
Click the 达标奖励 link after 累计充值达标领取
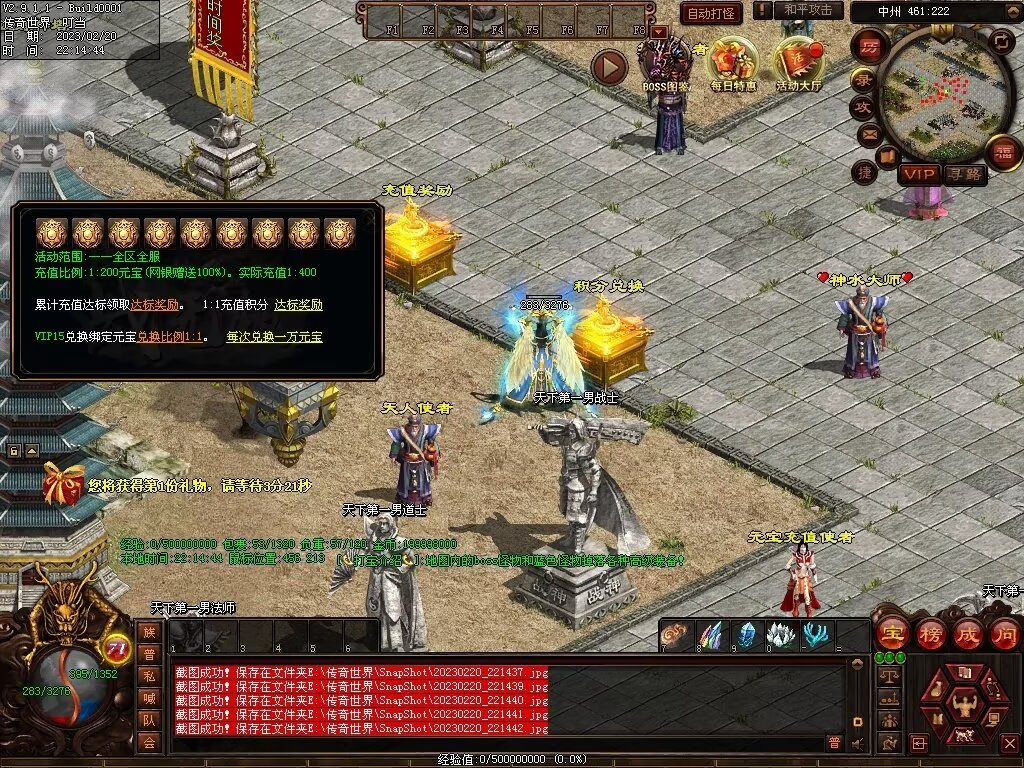click(155, 305)
